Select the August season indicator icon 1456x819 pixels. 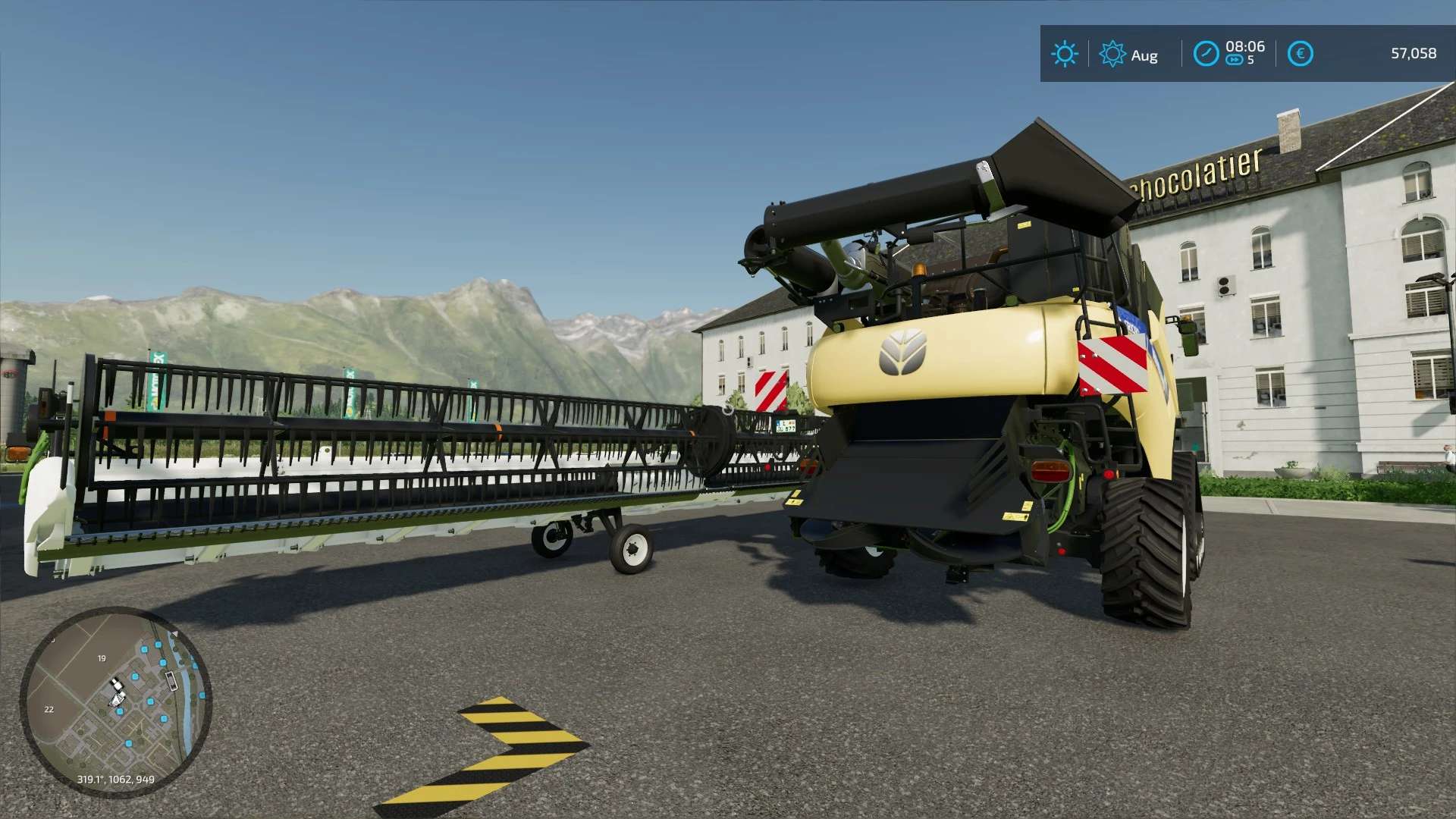click(1112, 54)
